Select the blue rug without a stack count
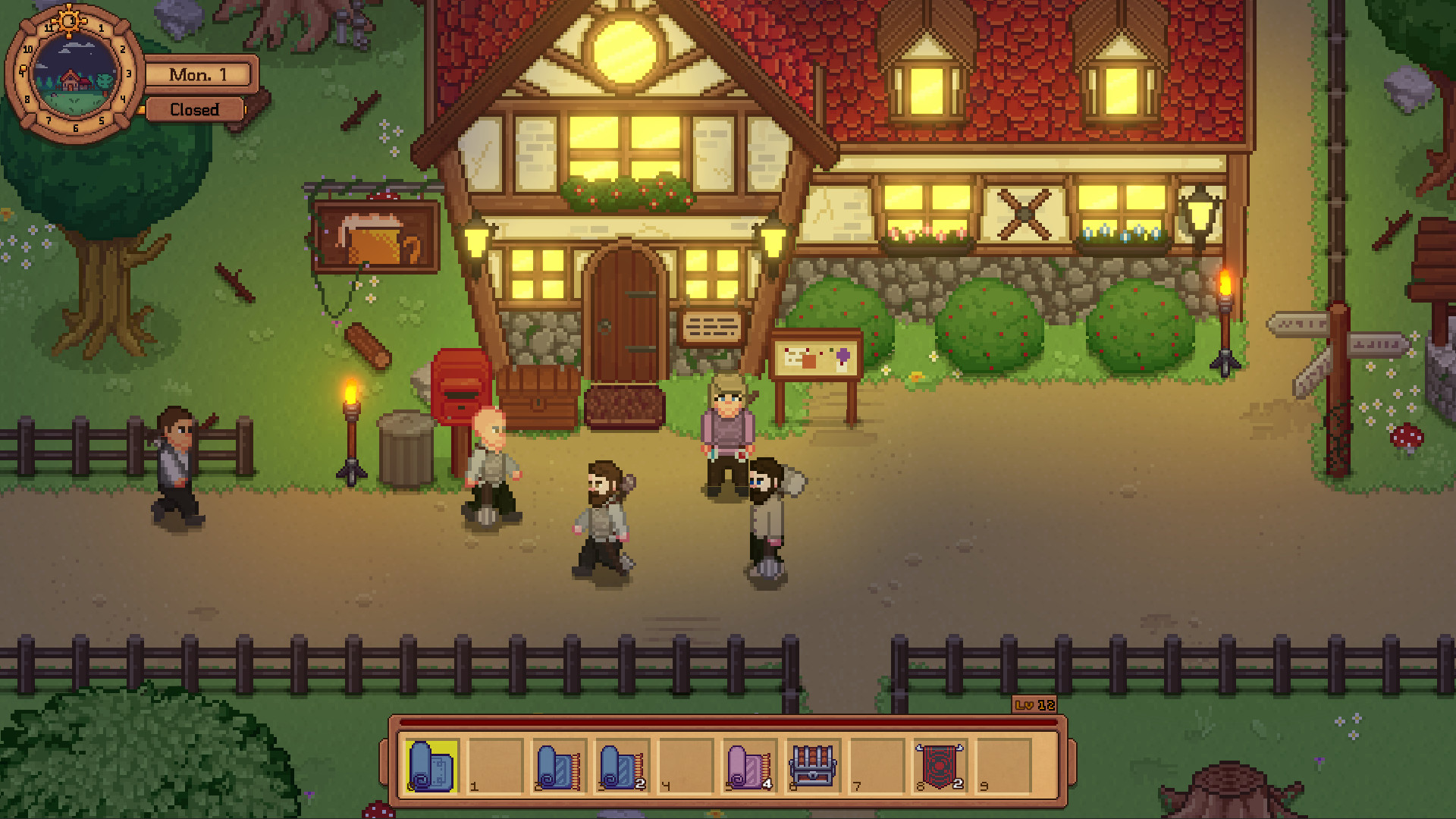Screen dimensions: 1456x819 click(x=559, y=766)
